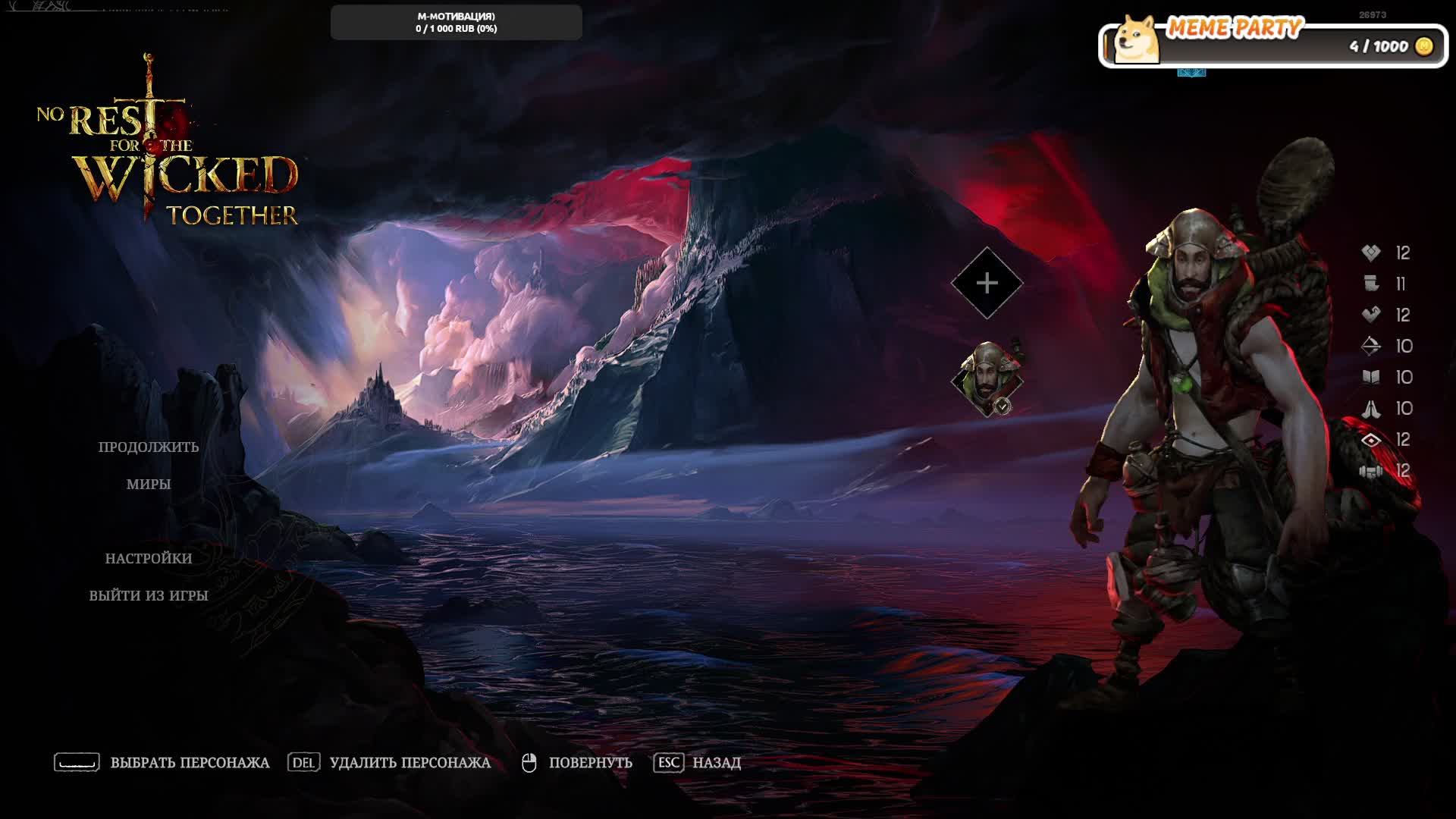Open the Настройки settings menu
Screen dimensions: 1456x819
point(149,558)
